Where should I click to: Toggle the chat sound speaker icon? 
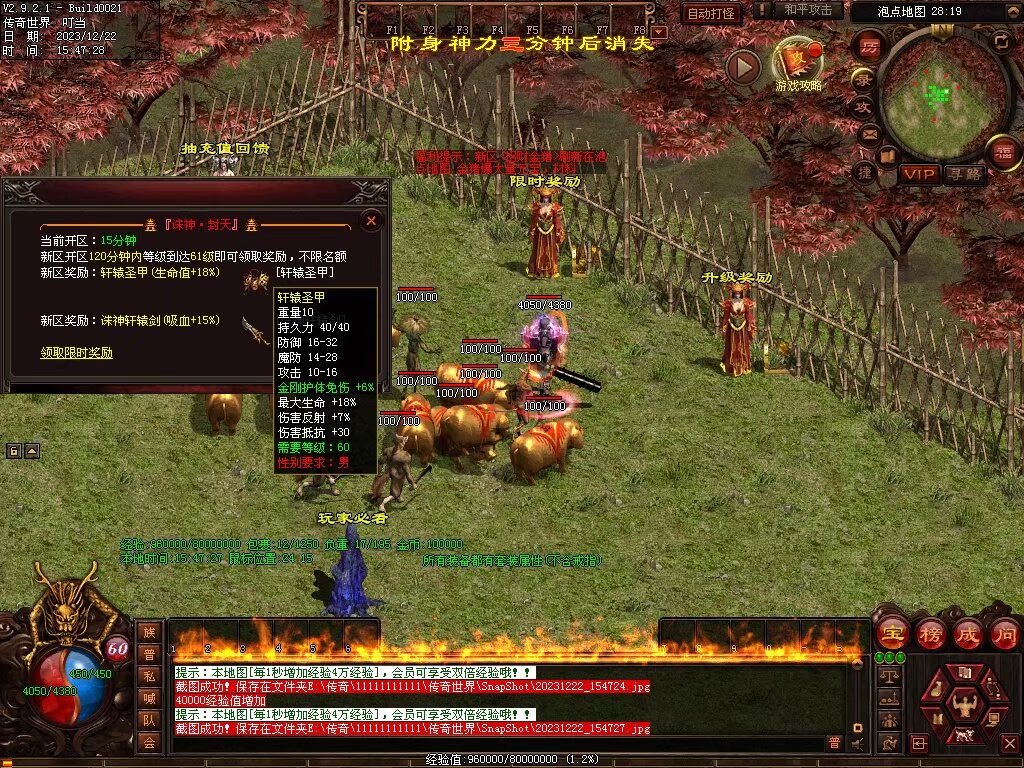click(857, 742)
